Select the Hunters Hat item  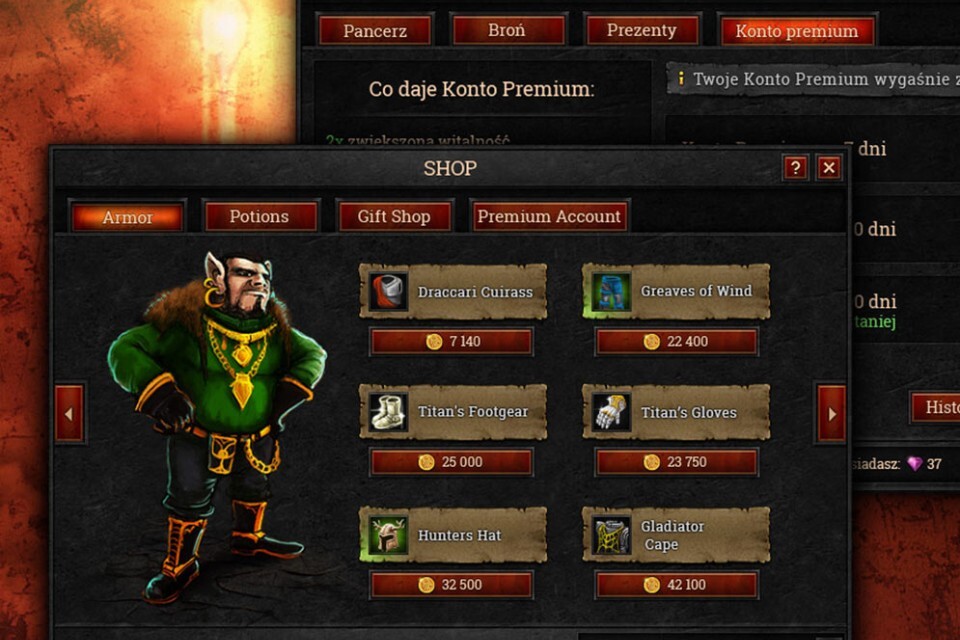tap(453, 535)
